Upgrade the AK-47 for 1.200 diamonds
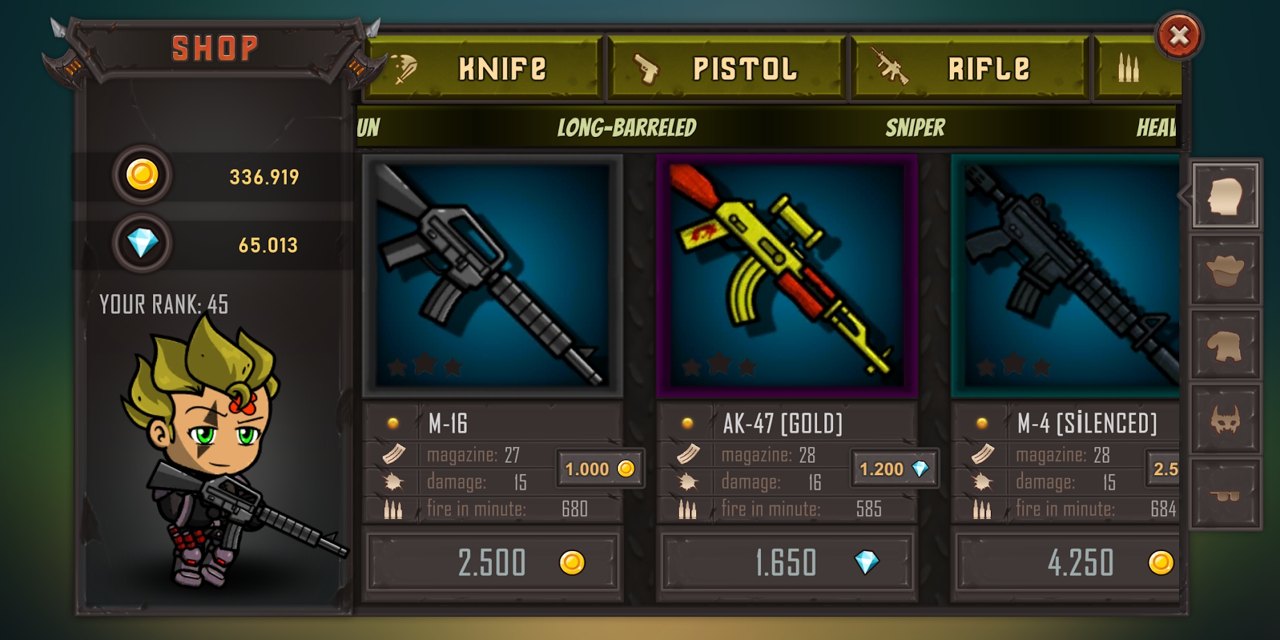Image resolution: width=1280 pixels, height=640 pixels. (894, 468)
